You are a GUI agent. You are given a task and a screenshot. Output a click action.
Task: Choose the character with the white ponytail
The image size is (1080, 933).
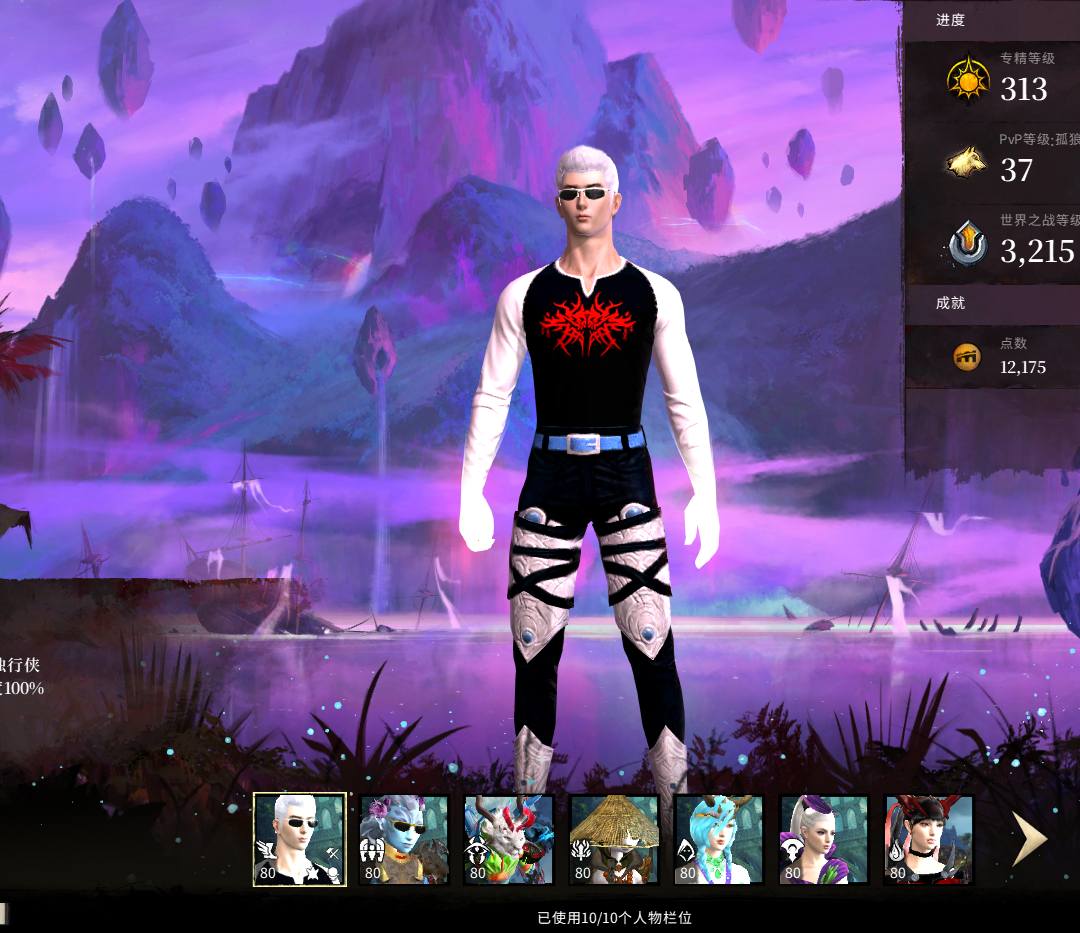[823, 839]
